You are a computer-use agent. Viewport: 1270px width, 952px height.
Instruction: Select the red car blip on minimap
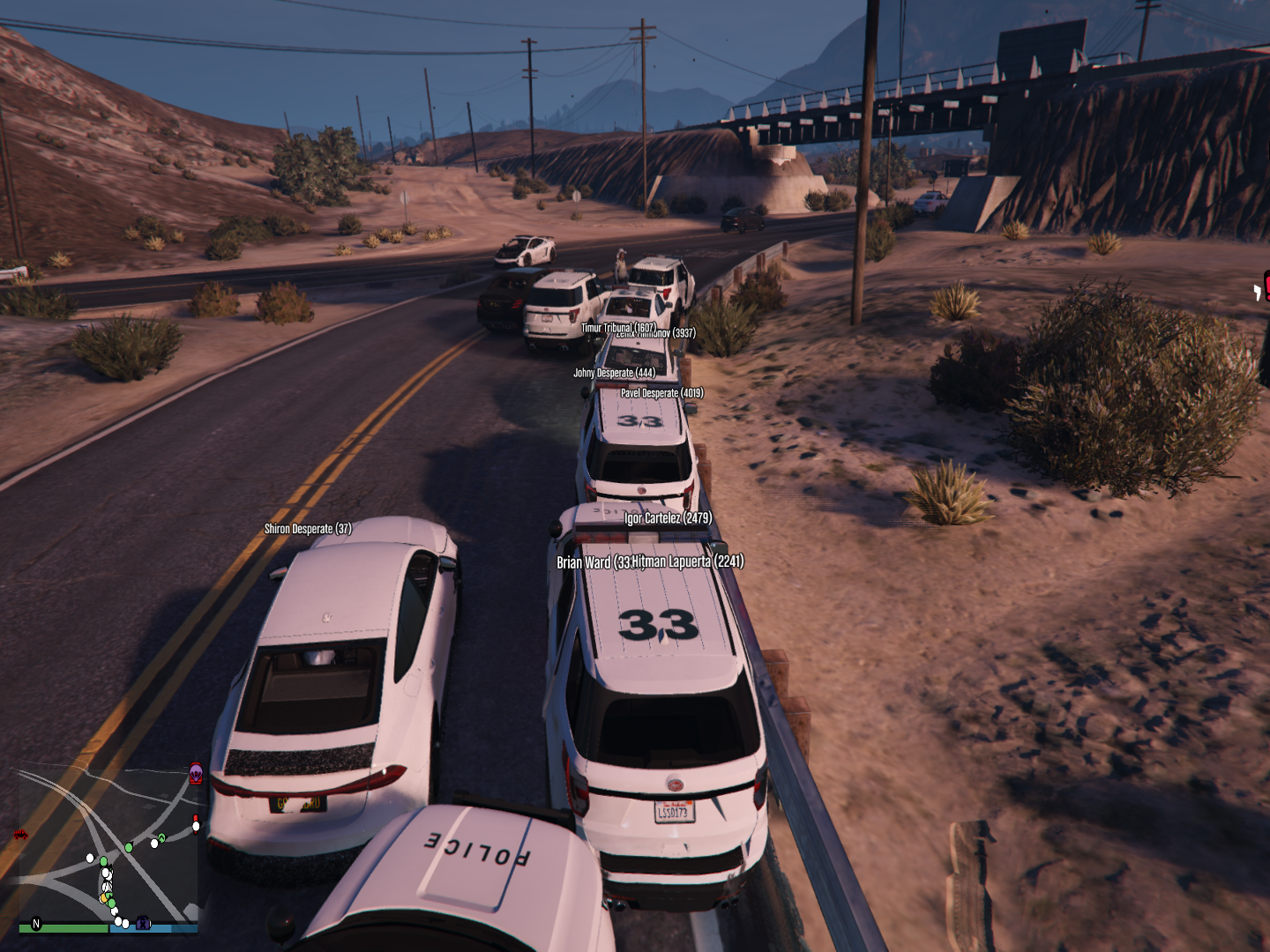click(x=20, y=834)
